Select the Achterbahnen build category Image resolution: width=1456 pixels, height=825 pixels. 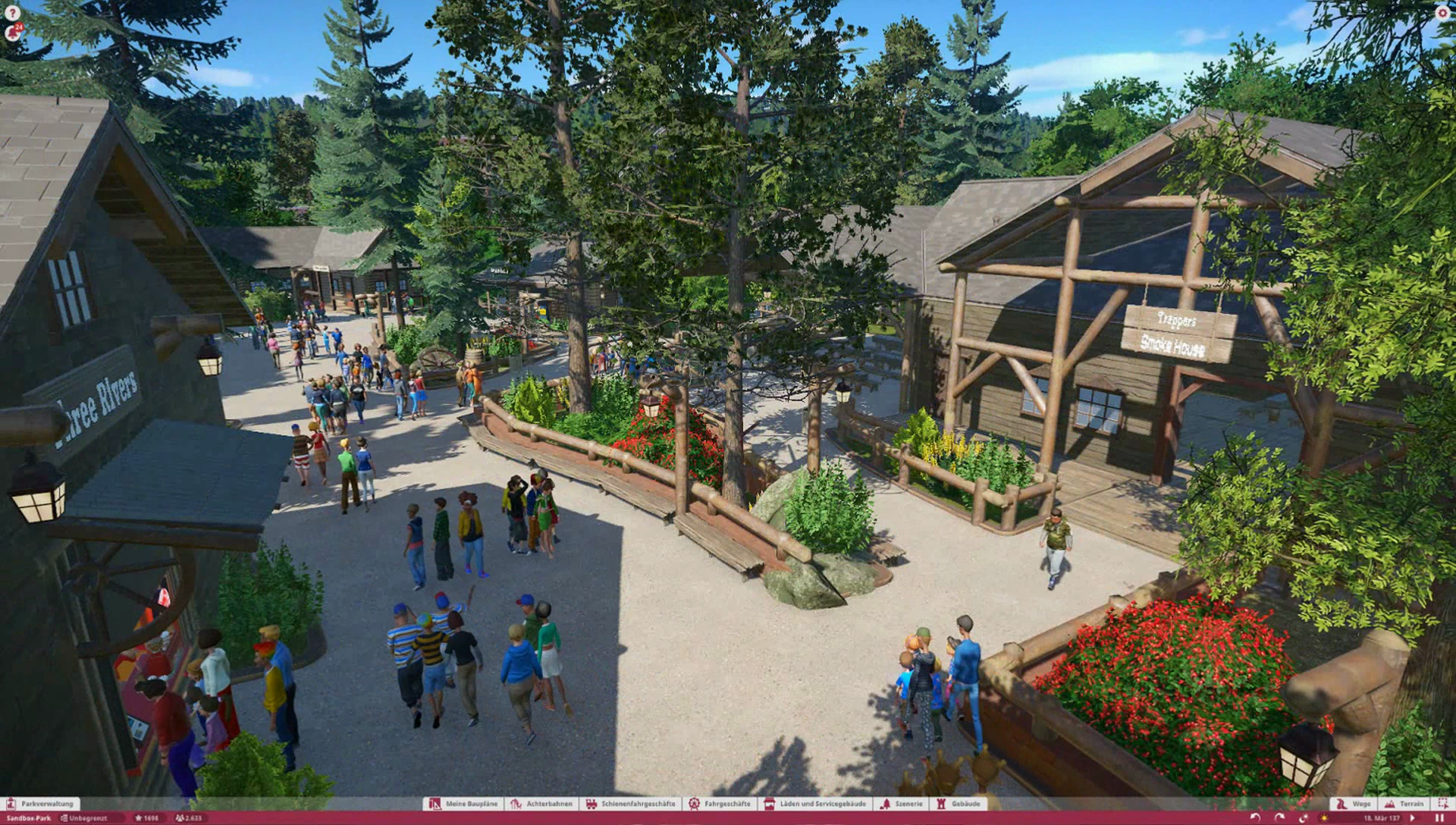[x=542, y=804]
